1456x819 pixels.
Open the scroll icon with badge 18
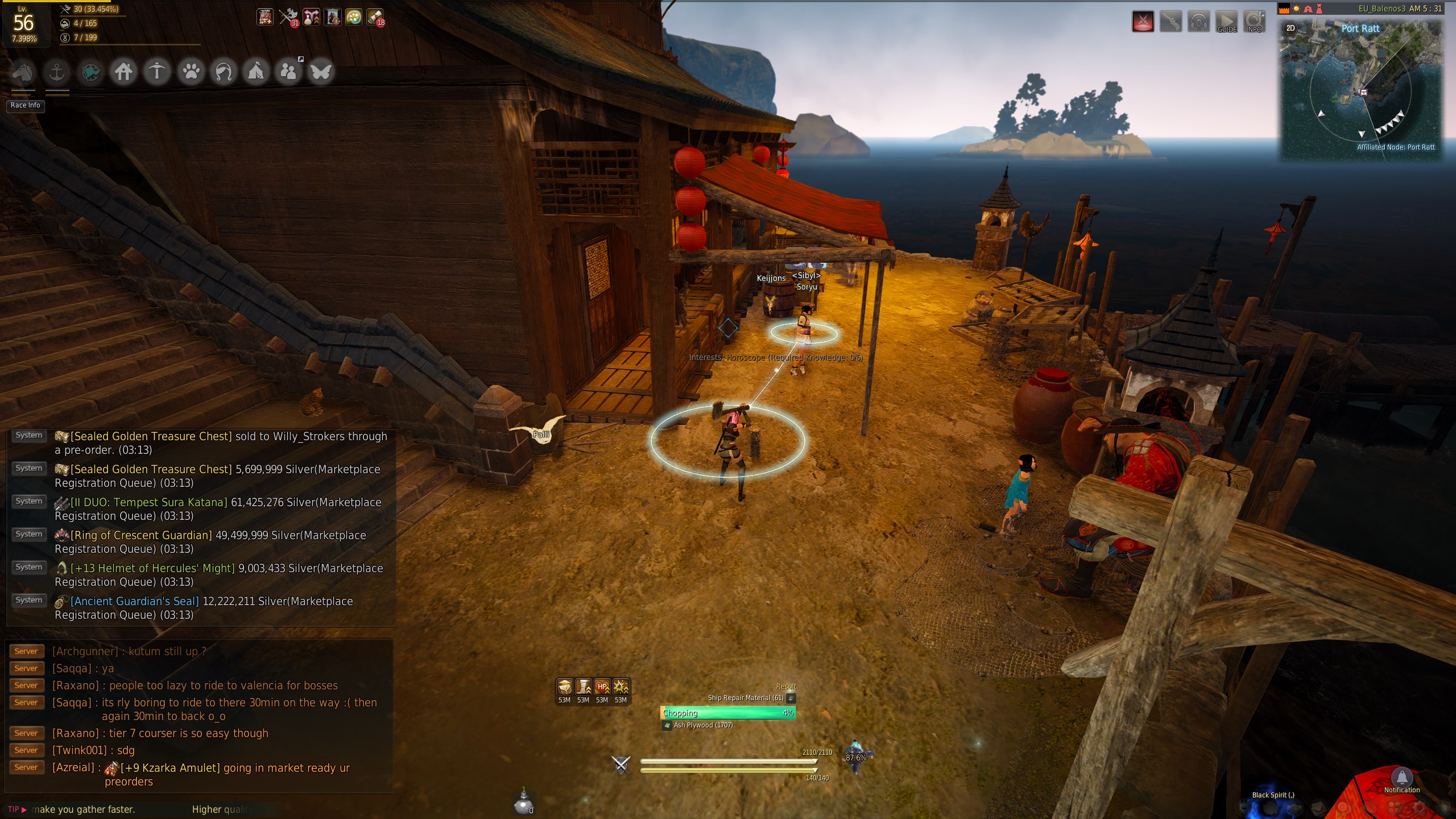375,17
